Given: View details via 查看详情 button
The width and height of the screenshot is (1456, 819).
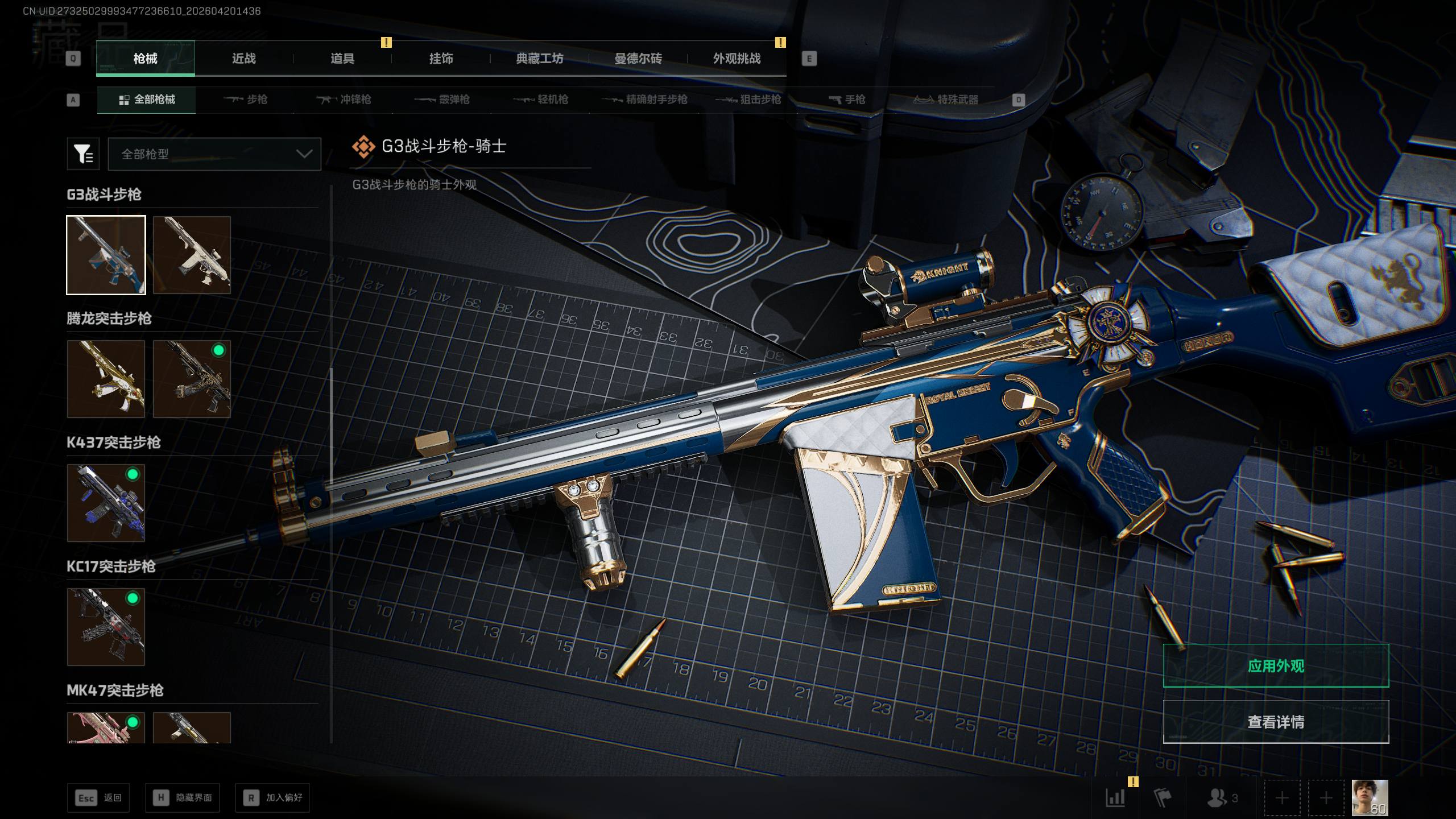Looking at the screenshot, I should 1276,722.
